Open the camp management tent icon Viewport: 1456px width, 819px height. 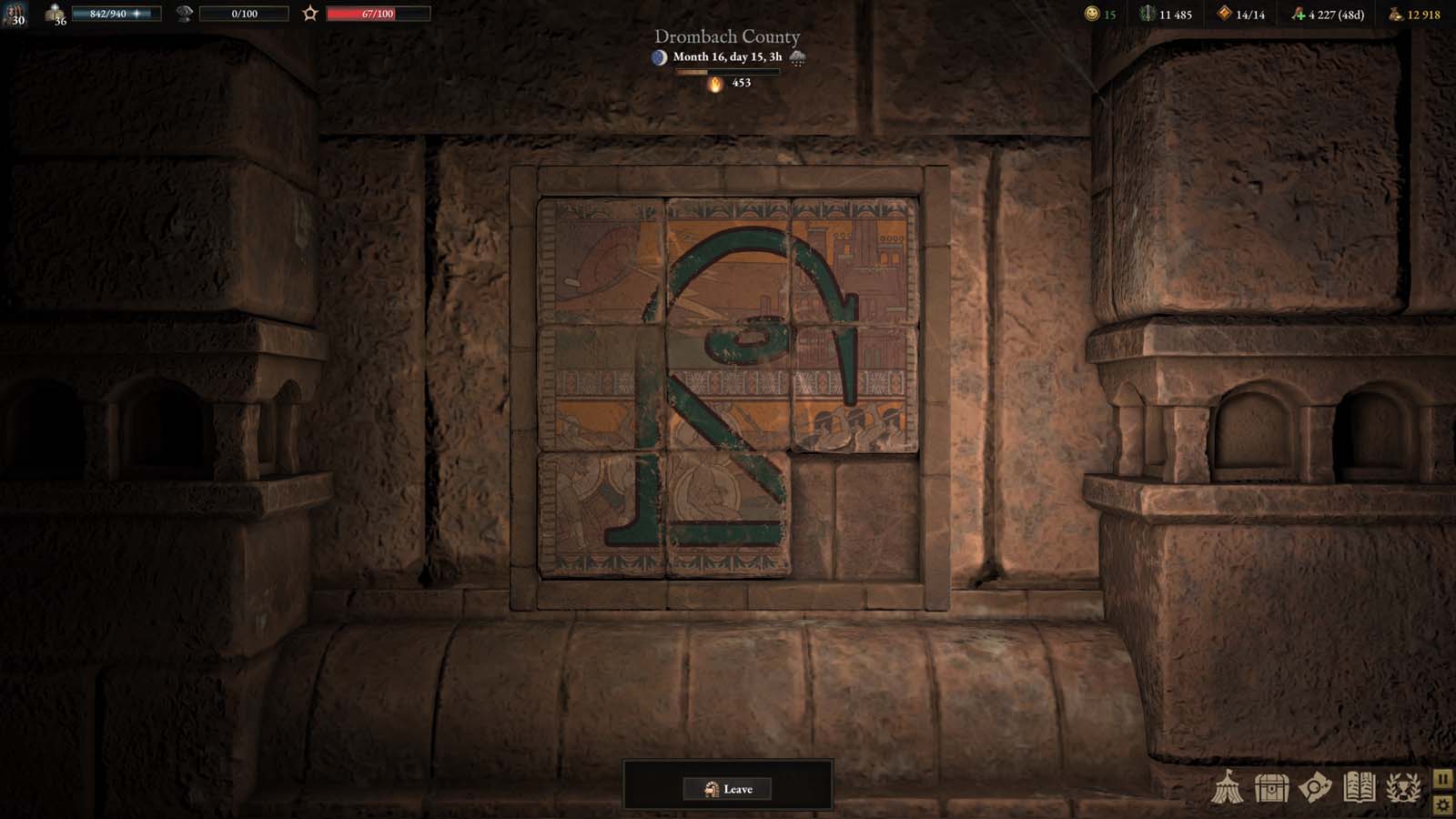pos(1228,788)
